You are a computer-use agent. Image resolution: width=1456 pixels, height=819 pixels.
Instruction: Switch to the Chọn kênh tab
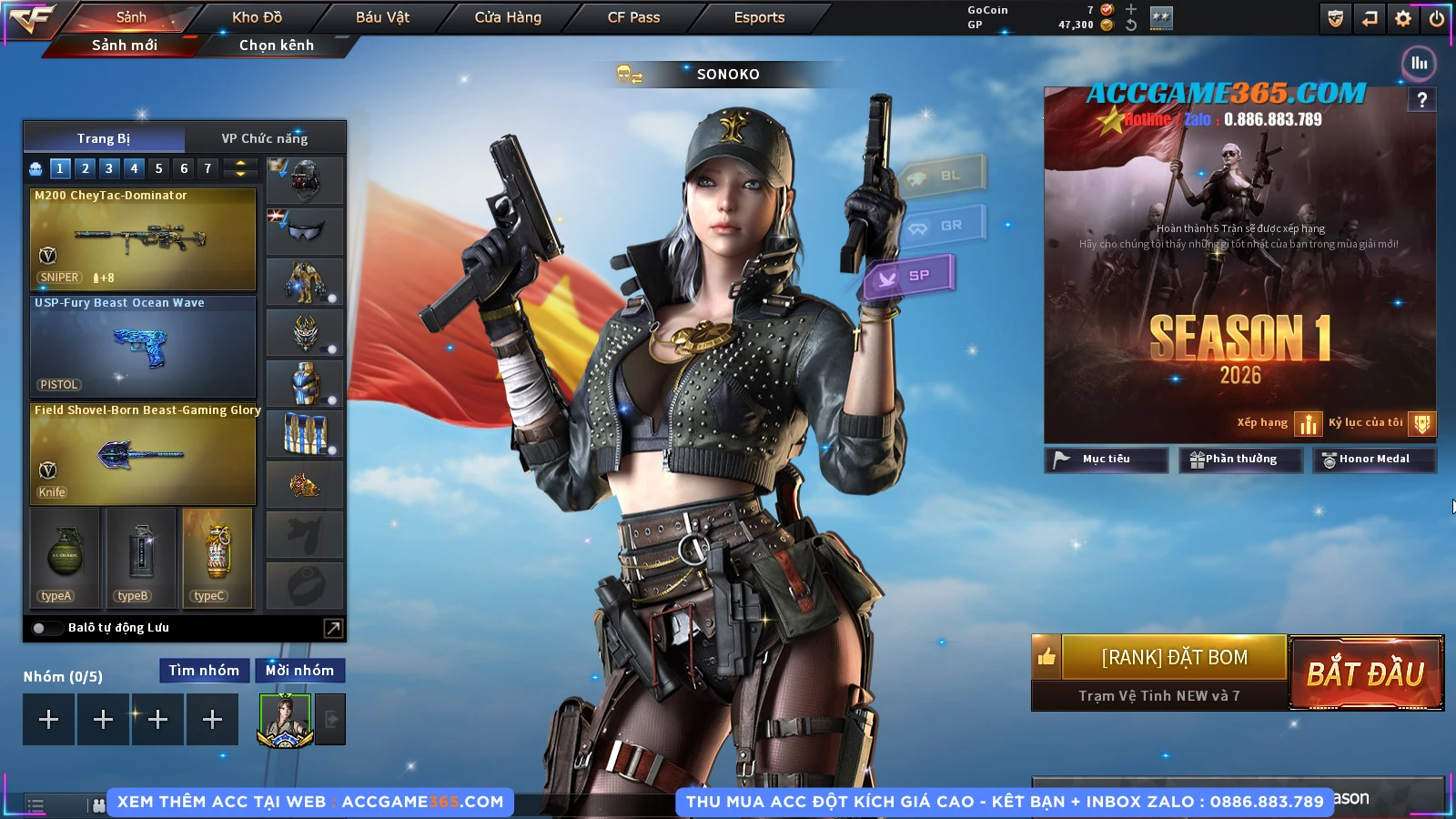click(x=277, y=45)
